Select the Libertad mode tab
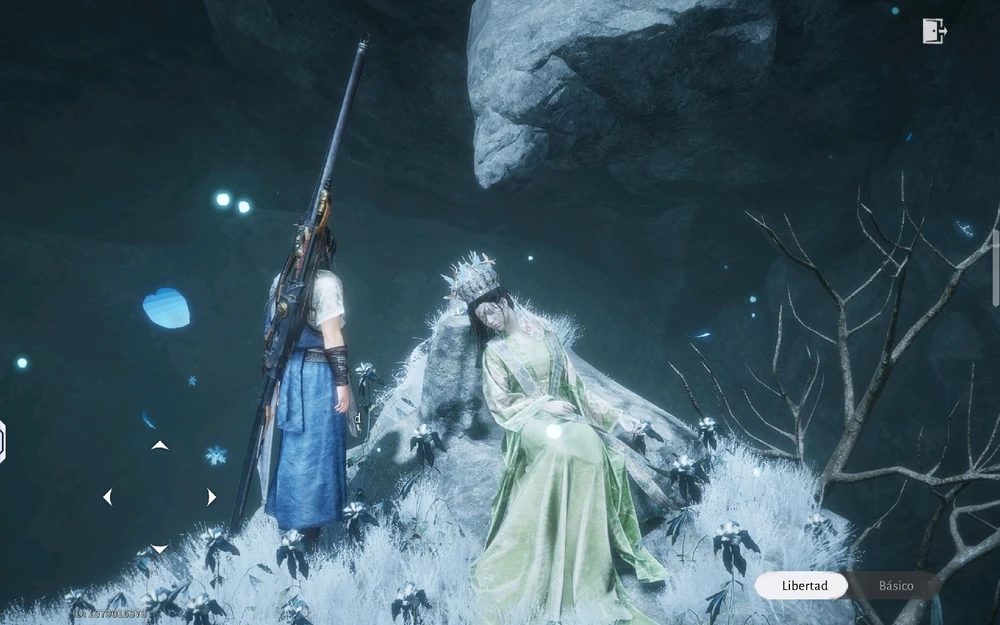Screen dimensions: 1000x625 point(803,585)
